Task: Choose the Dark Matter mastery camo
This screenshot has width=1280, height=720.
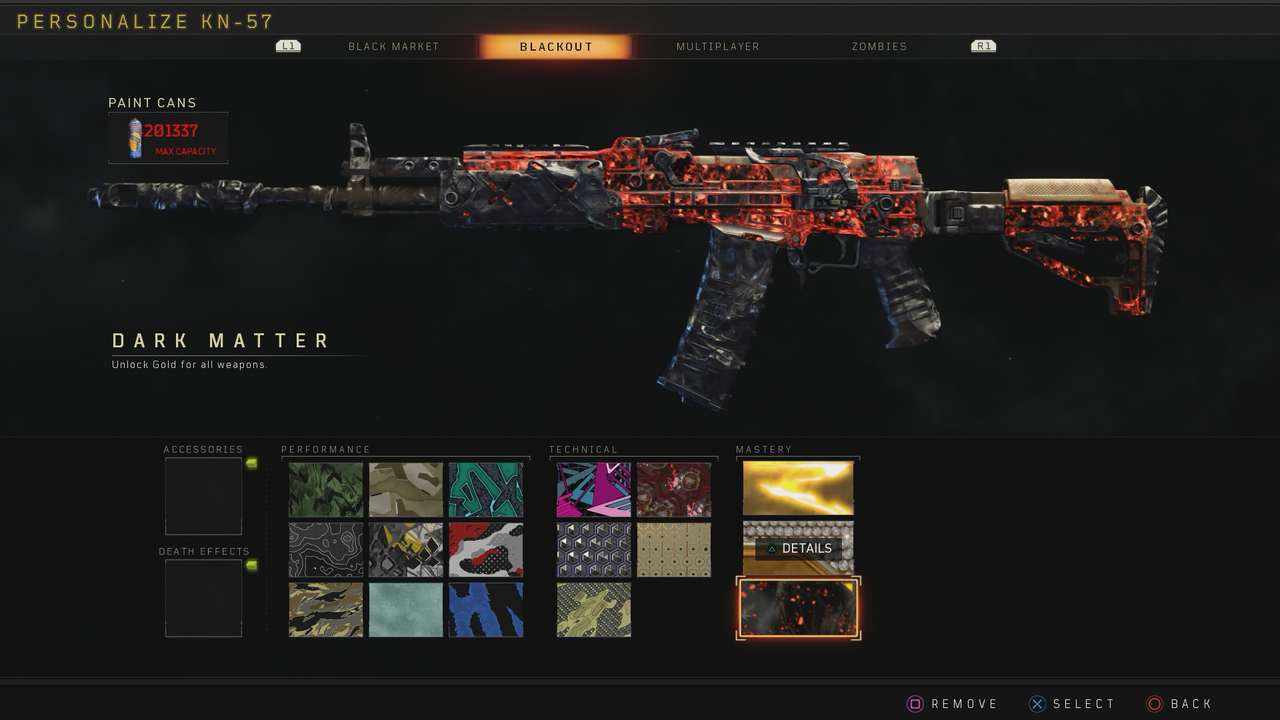Action: 798,608
